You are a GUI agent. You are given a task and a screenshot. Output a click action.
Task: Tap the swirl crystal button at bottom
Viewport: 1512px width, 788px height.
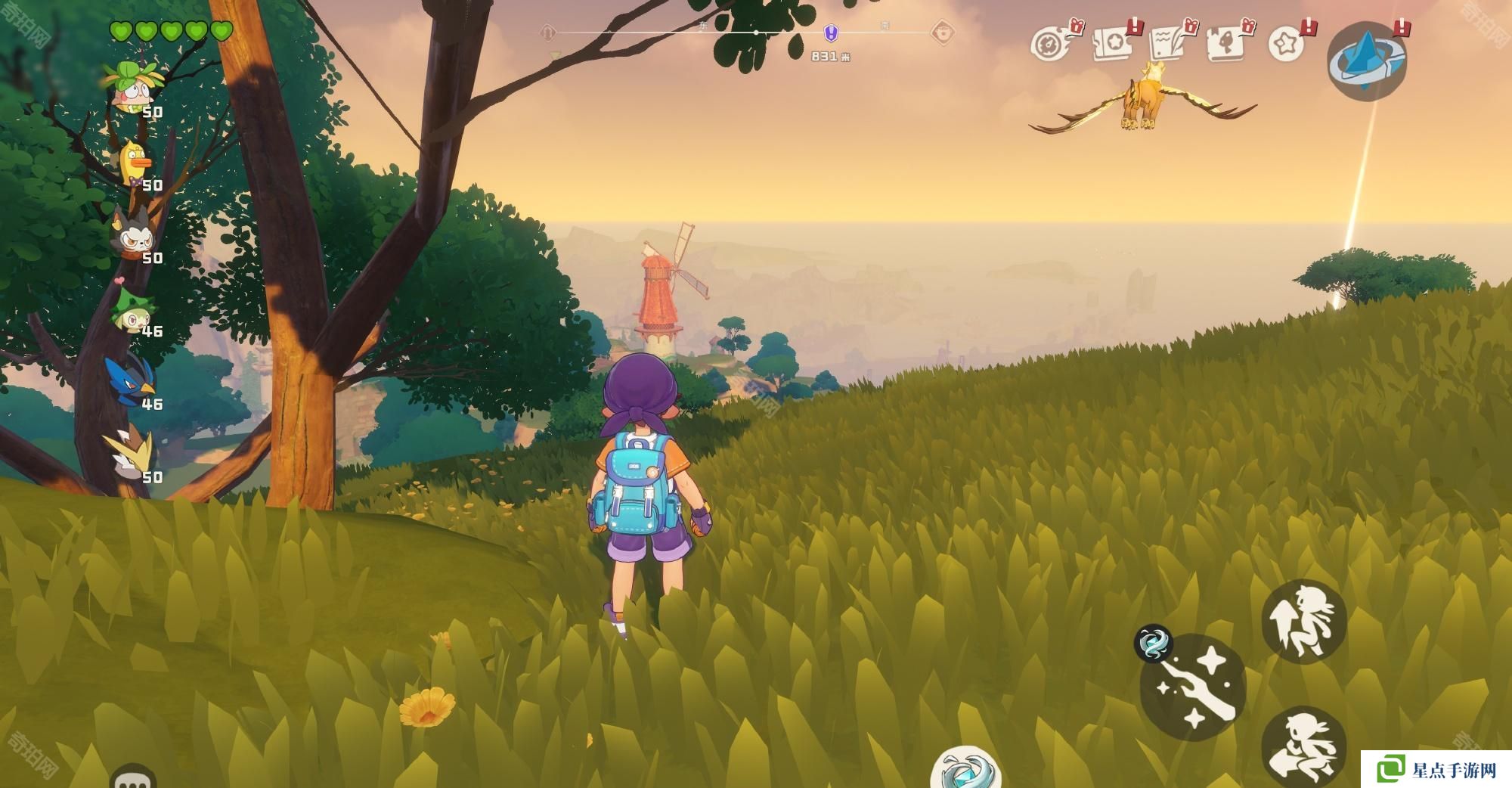click(965, 770)
